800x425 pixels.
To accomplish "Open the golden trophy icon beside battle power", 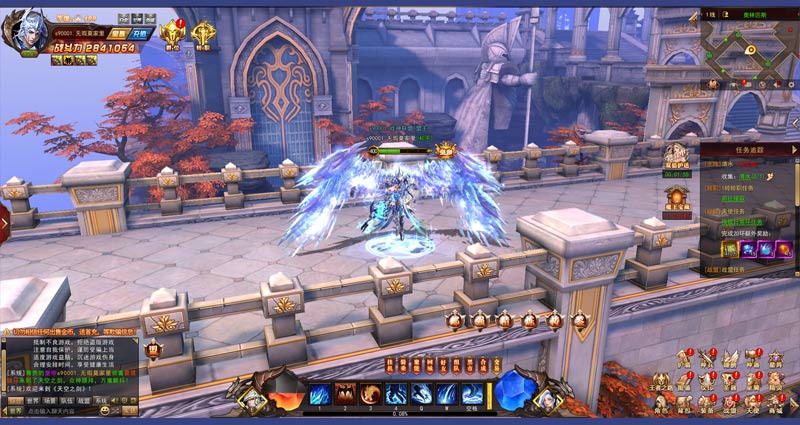I will (x=171, y=34).
